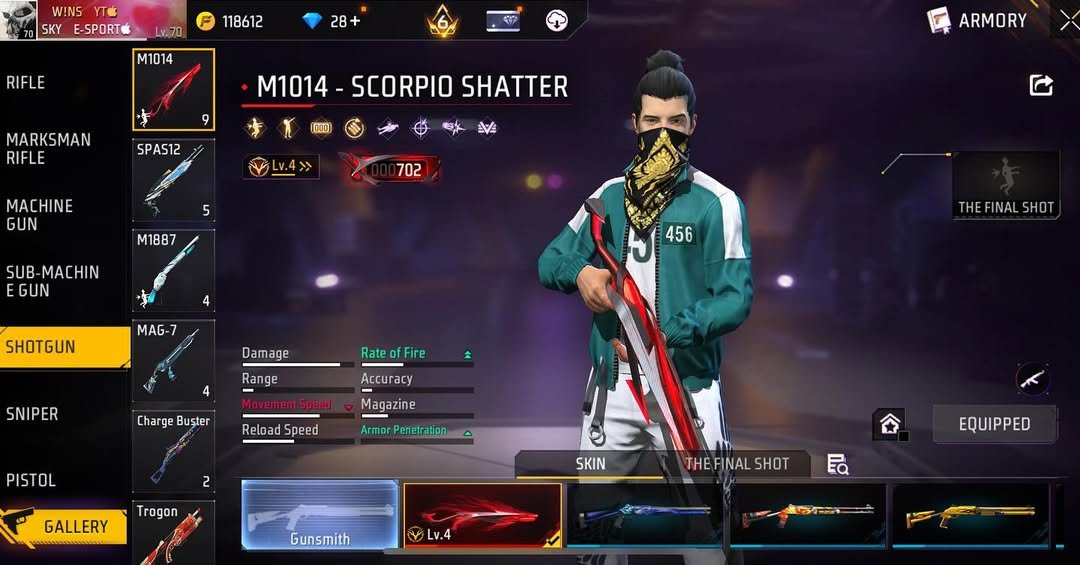Screen dimensions: 1080x565
Task: Share the weapon skin
Action: [x=1041, y=86]
